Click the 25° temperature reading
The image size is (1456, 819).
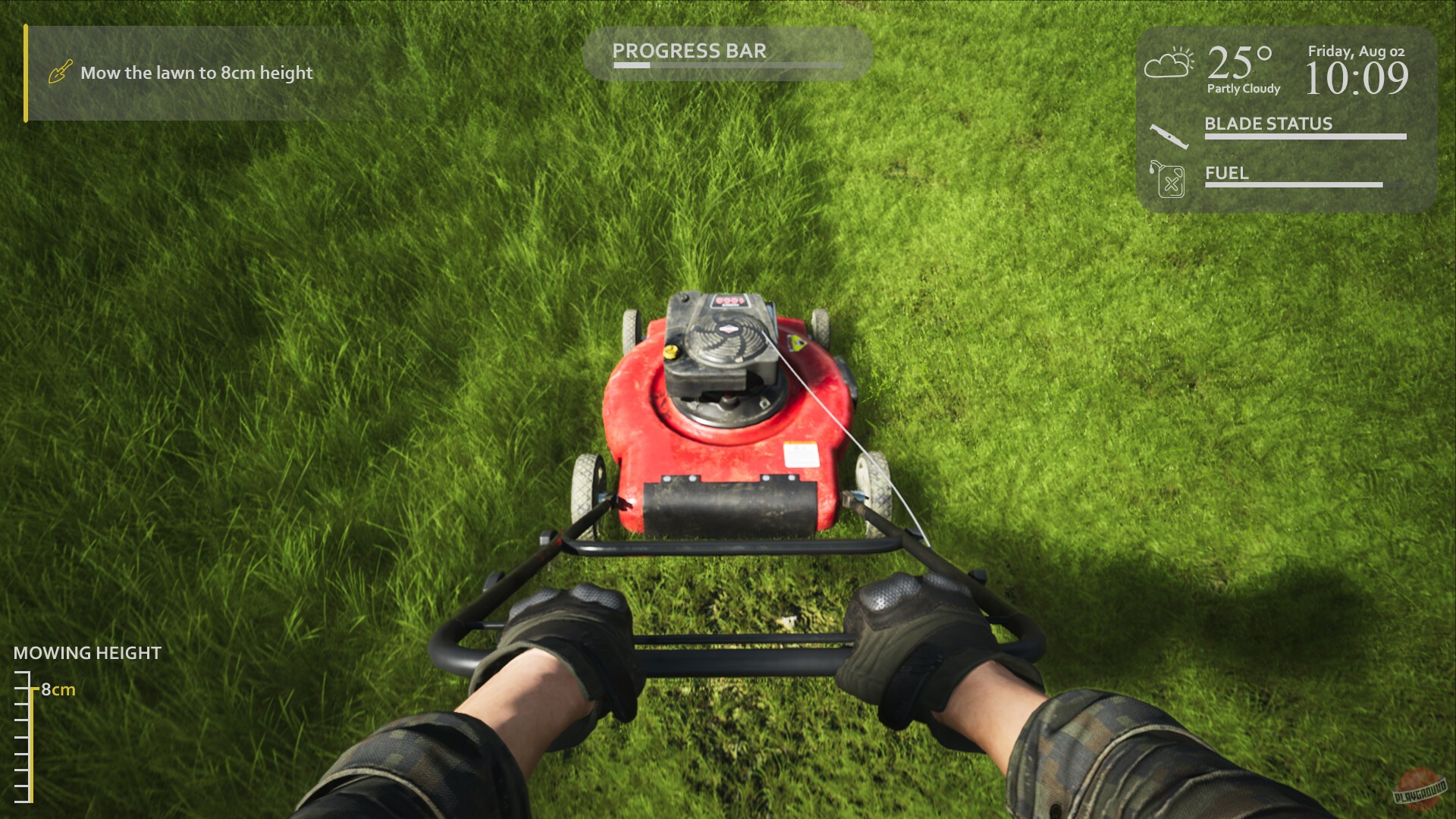(1239, 61)
